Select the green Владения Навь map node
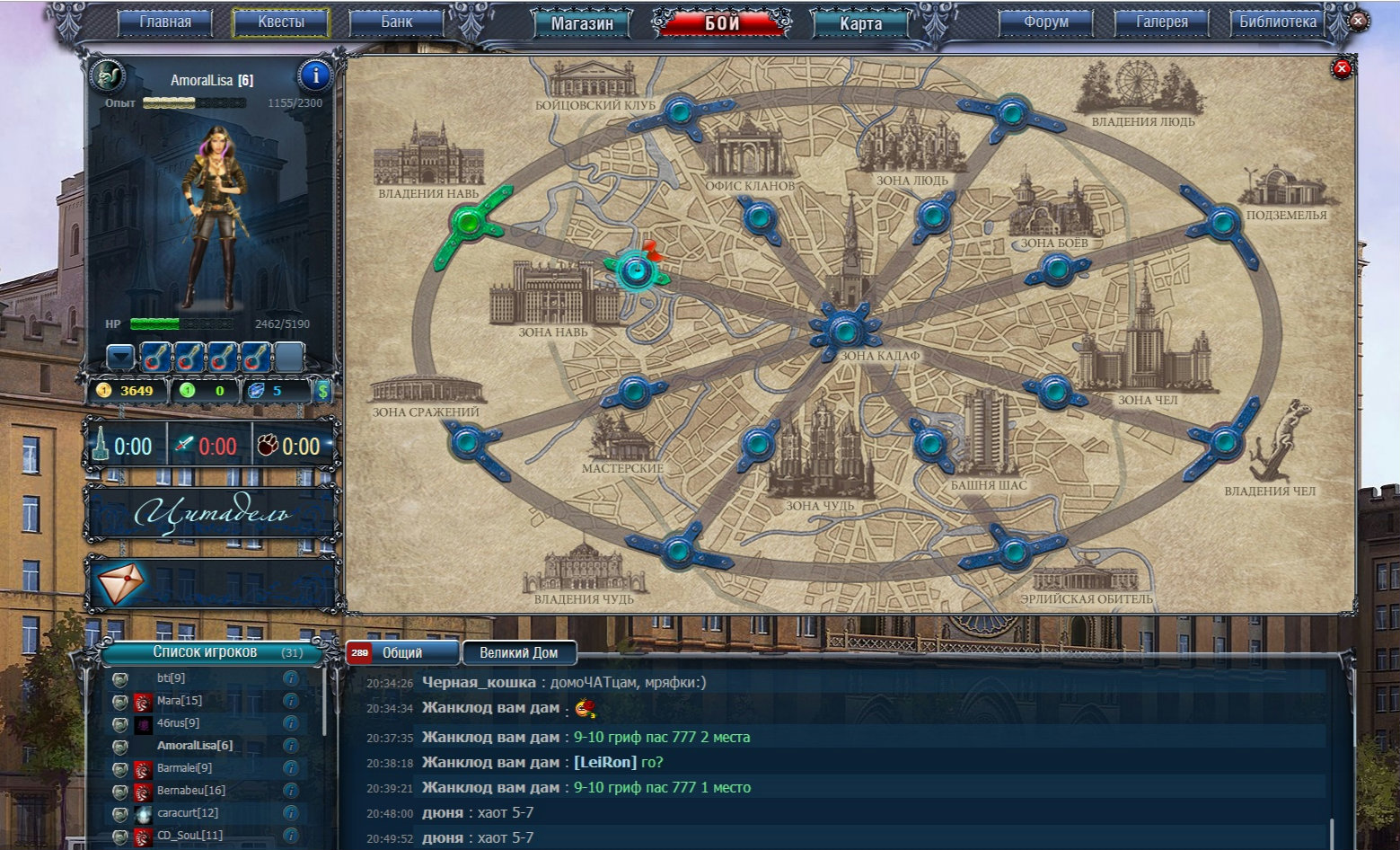The width and height of the screenshot is (1400, 850). point(468,220)
